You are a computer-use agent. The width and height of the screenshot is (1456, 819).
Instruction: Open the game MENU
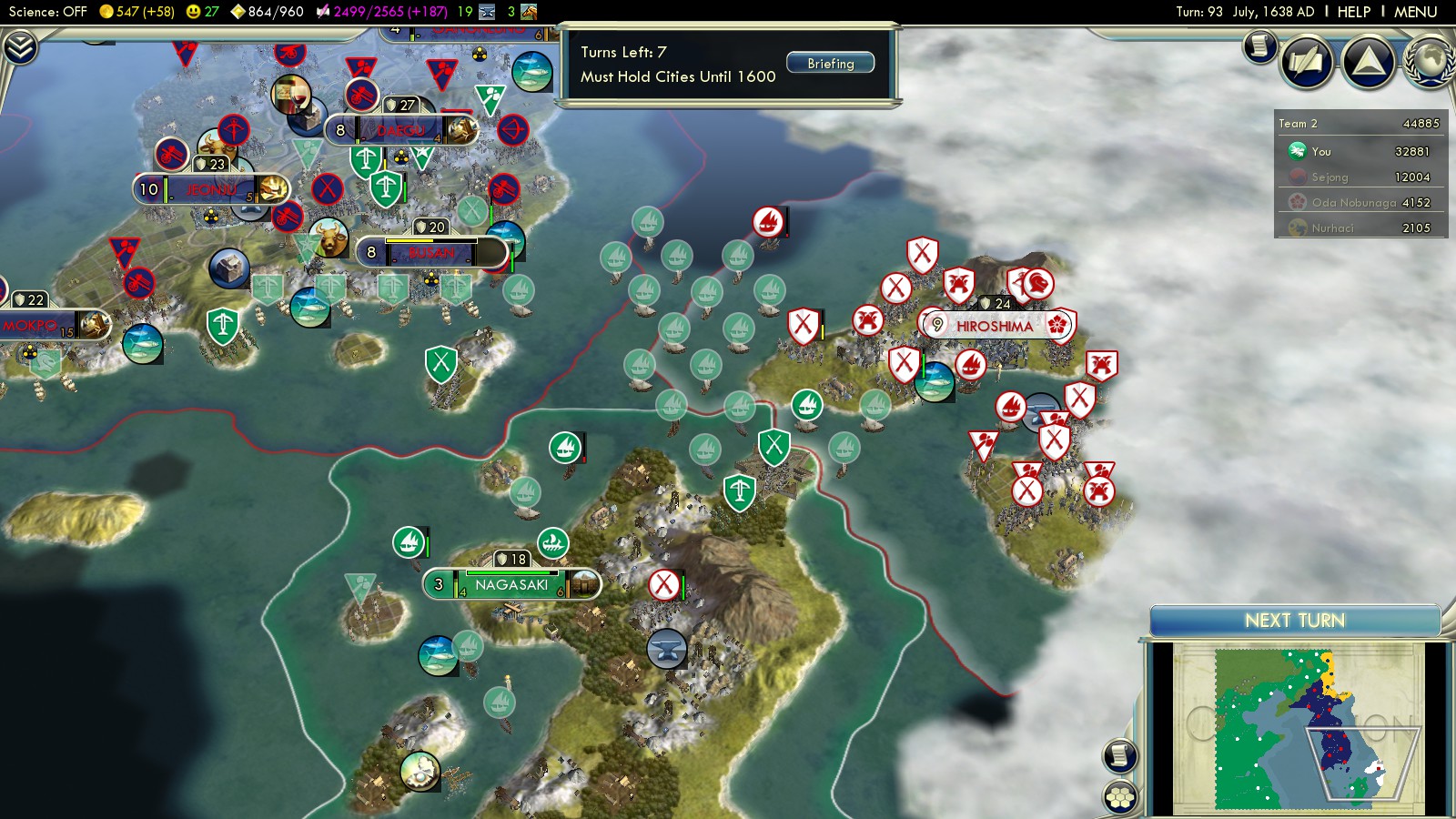click(x=1415, y=12)
